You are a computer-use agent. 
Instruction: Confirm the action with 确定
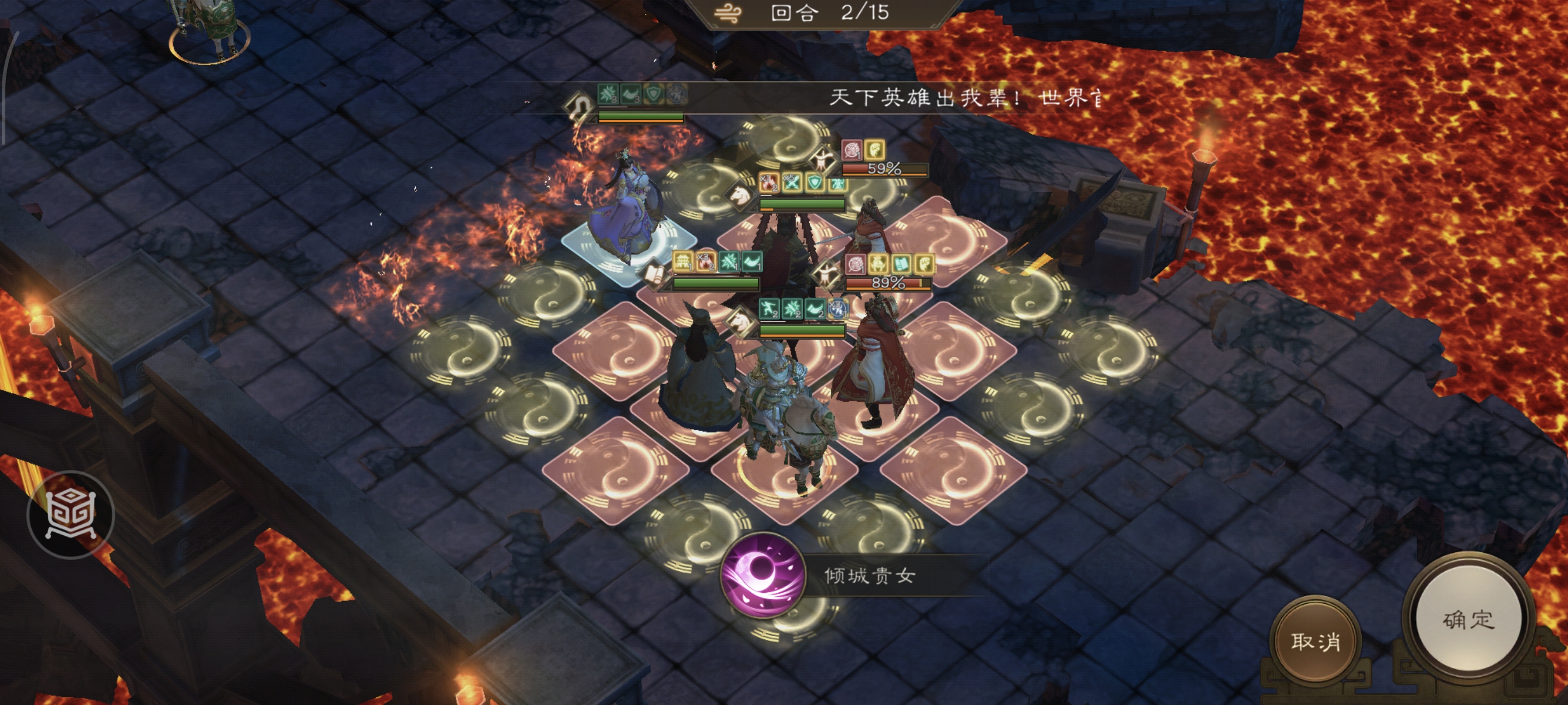click(1468, 620)
